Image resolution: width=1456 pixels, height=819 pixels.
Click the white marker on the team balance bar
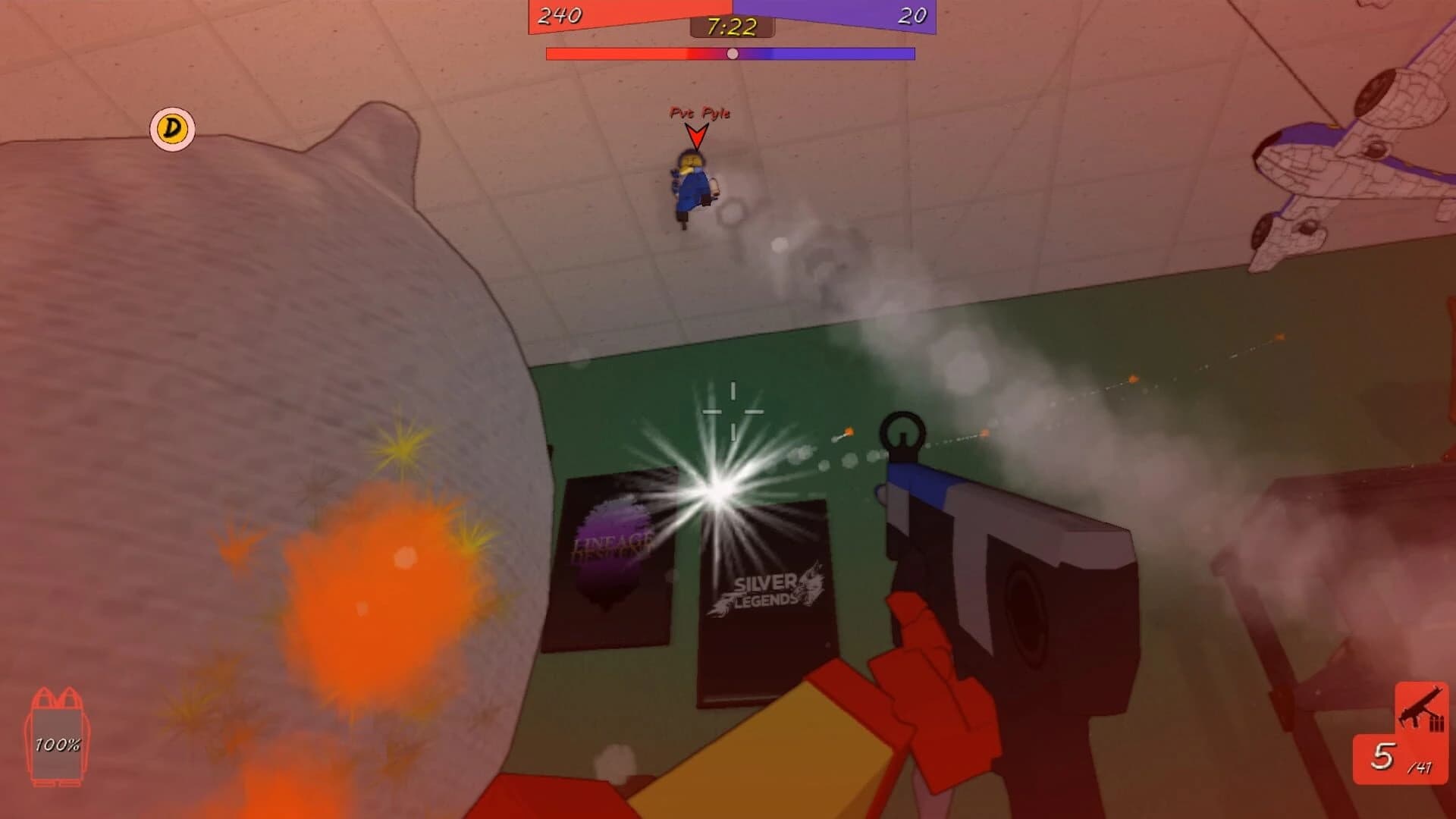click(x=732, y=54)
